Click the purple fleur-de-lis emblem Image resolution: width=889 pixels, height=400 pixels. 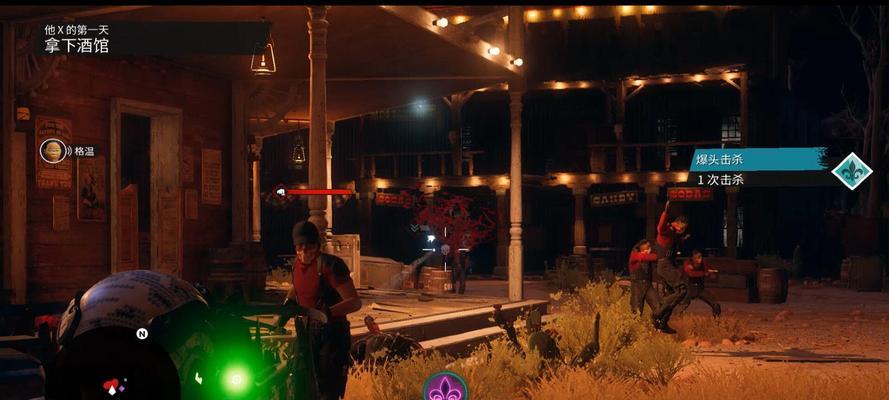tap(445, 387)
